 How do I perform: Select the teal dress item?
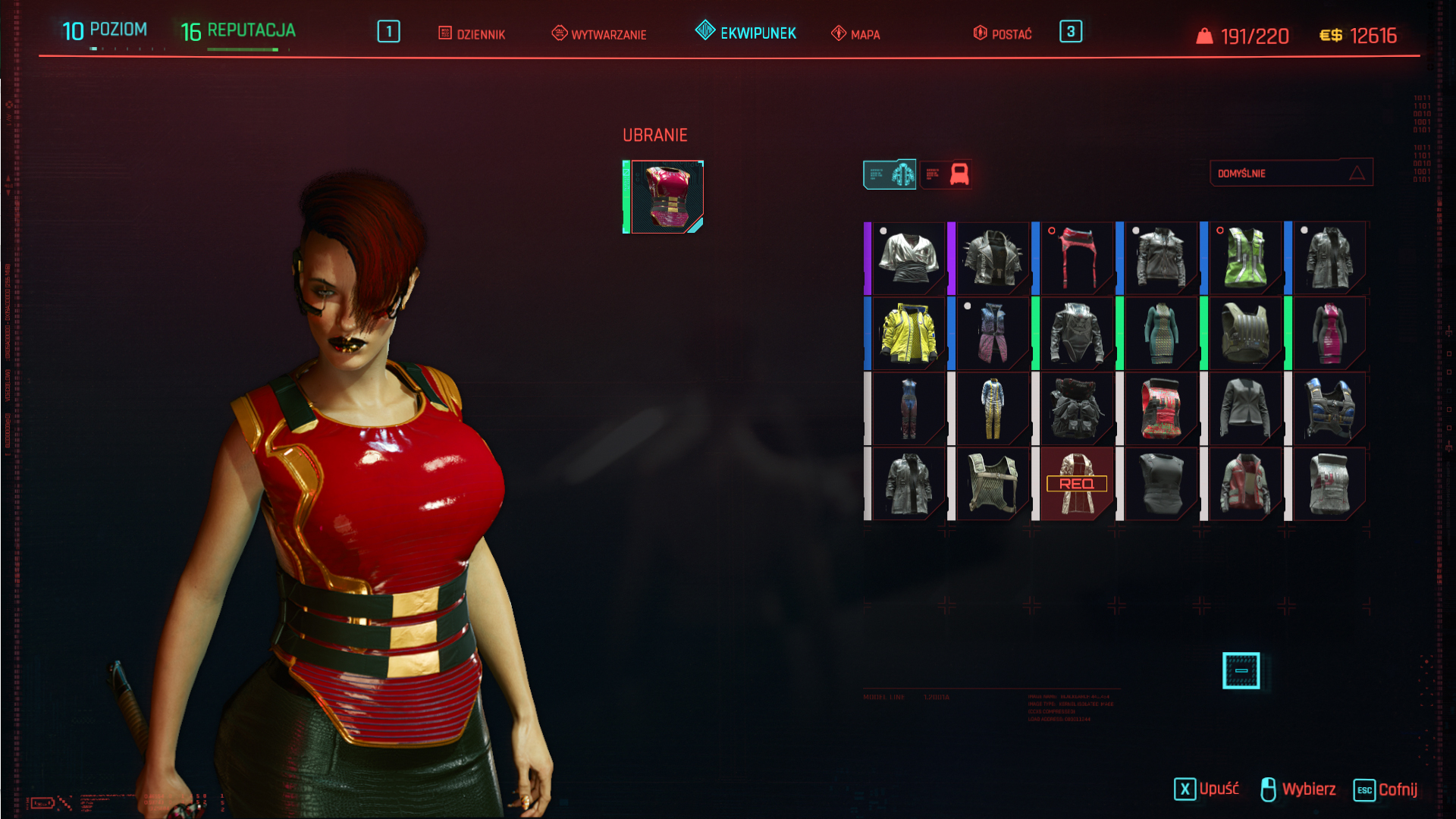tap(1161, 334)
